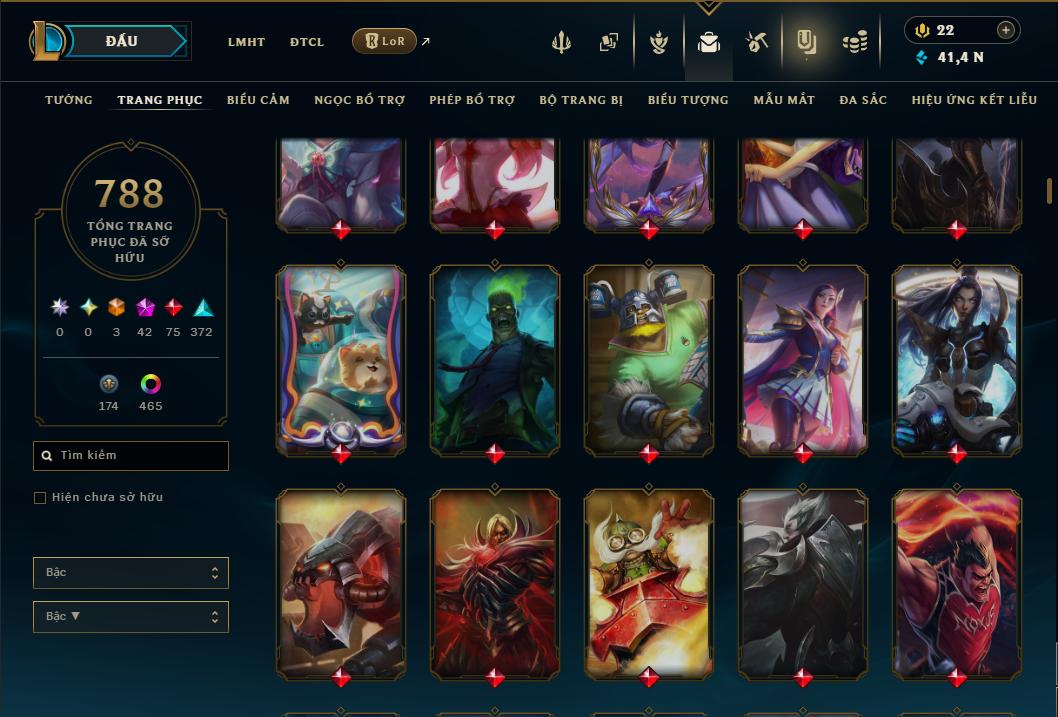Image resolution: width=1058 pixels, height=717 pixels.
Task: Toggle the Hiện chưa sở hữu checkbox
Action: (x=40, y=498)
